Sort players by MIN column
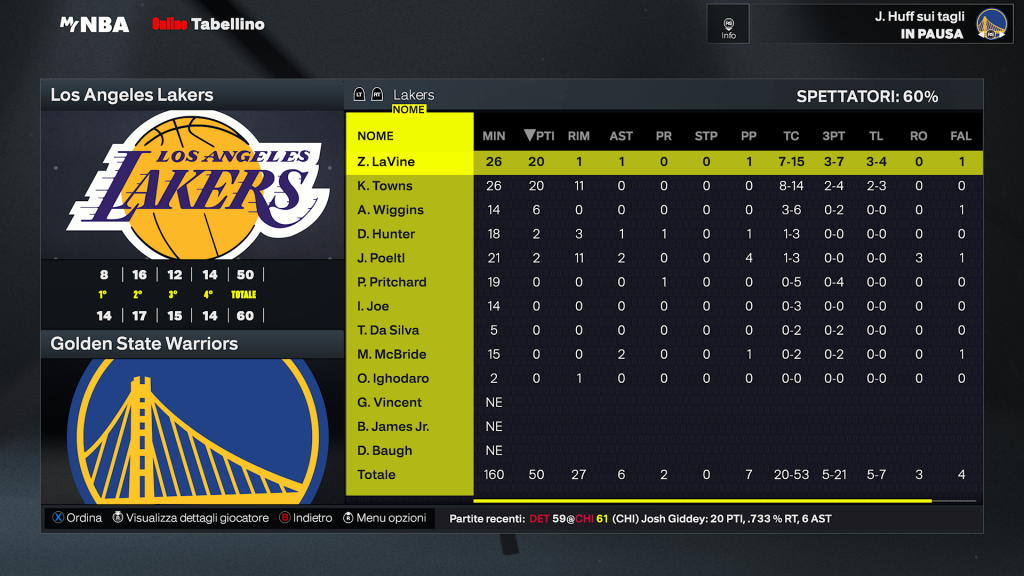The width and height of the screenshot is (1024, 576). [494, 136]
